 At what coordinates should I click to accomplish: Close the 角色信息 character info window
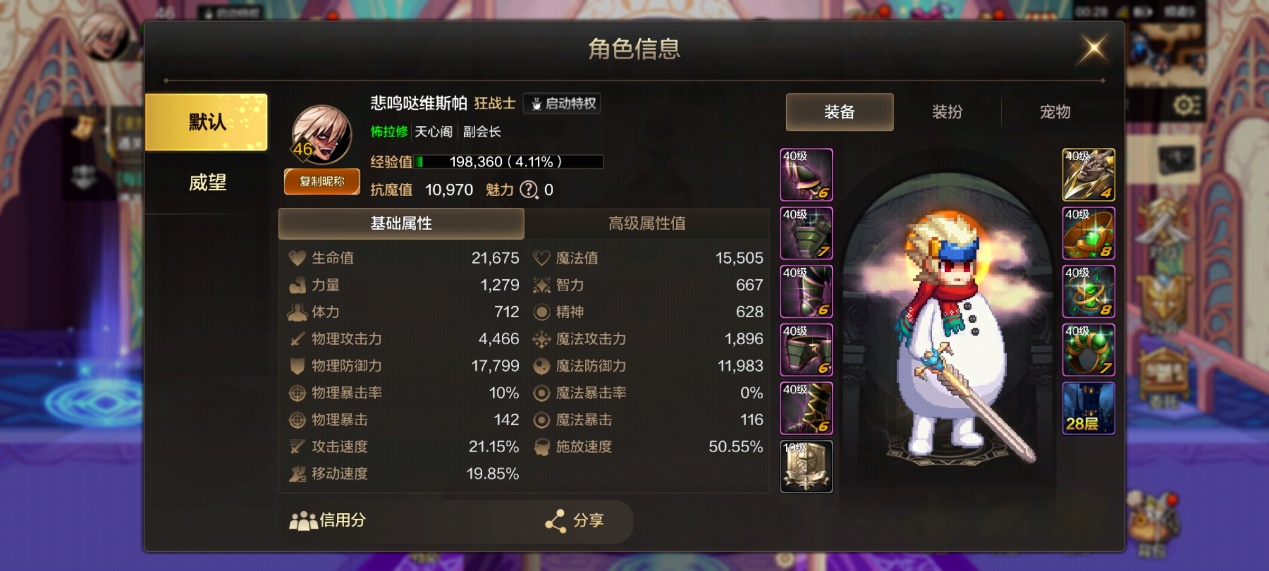1094,48
